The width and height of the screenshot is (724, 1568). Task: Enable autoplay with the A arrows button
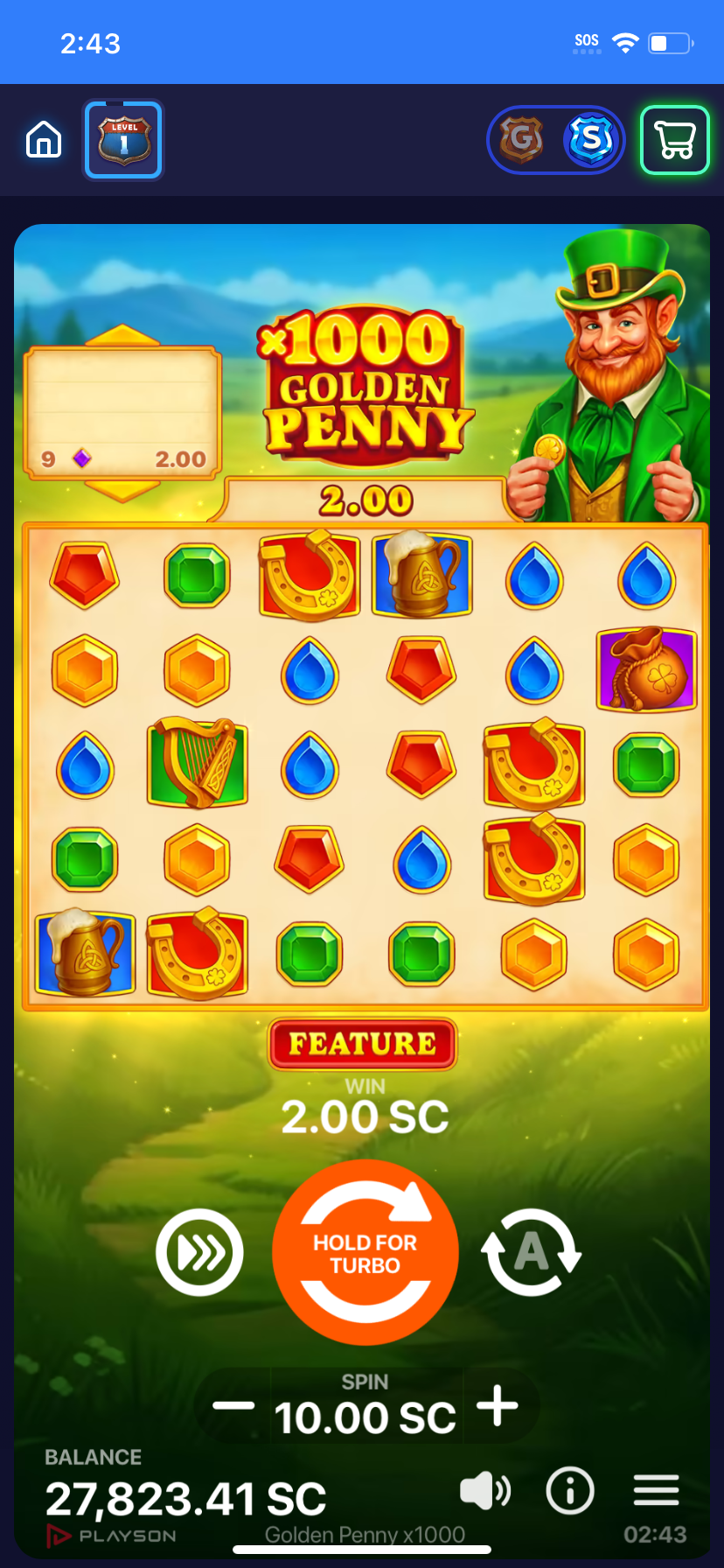(x=531, y=1252)
